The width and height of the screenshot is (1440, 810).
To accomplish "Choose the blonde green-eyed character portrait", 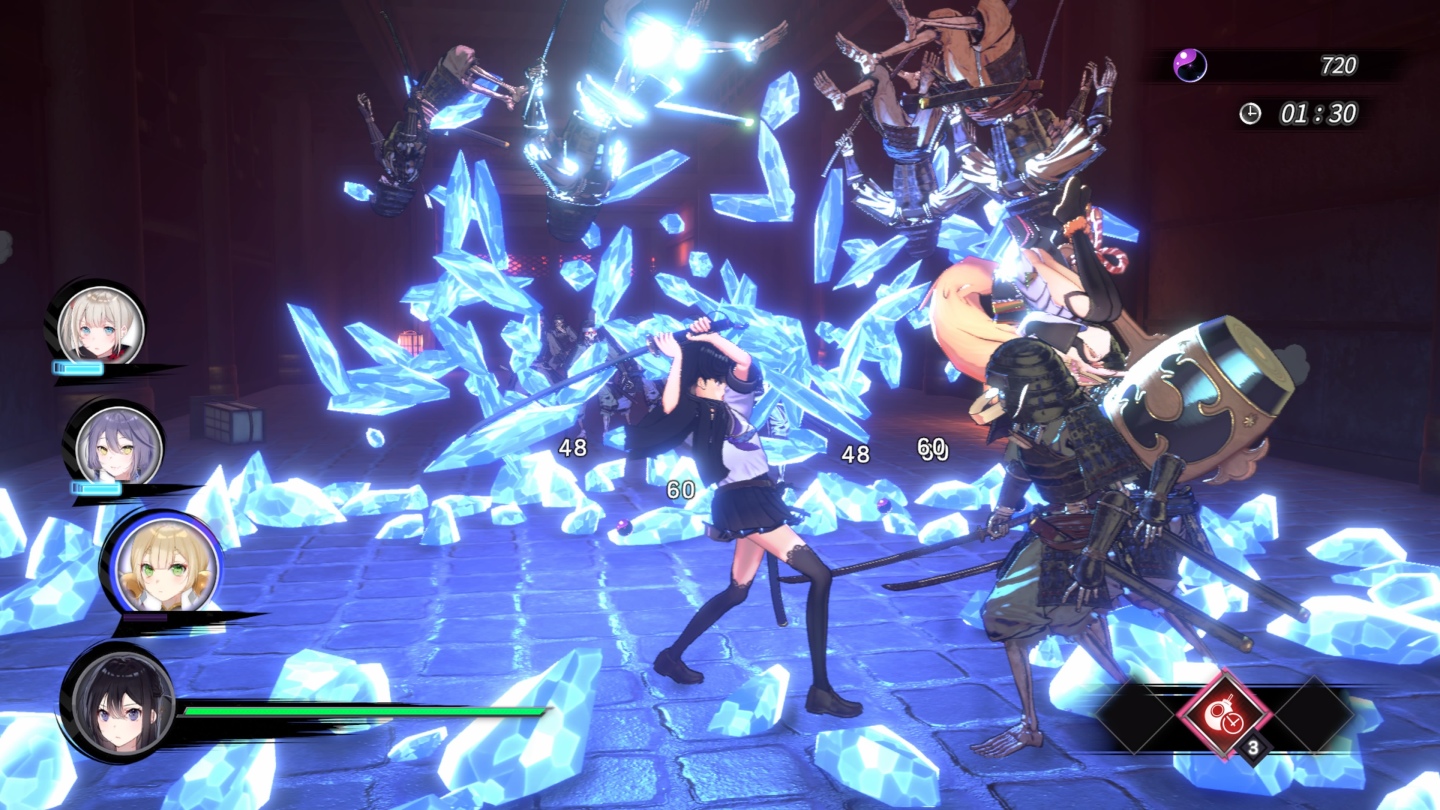I will 155,567.
